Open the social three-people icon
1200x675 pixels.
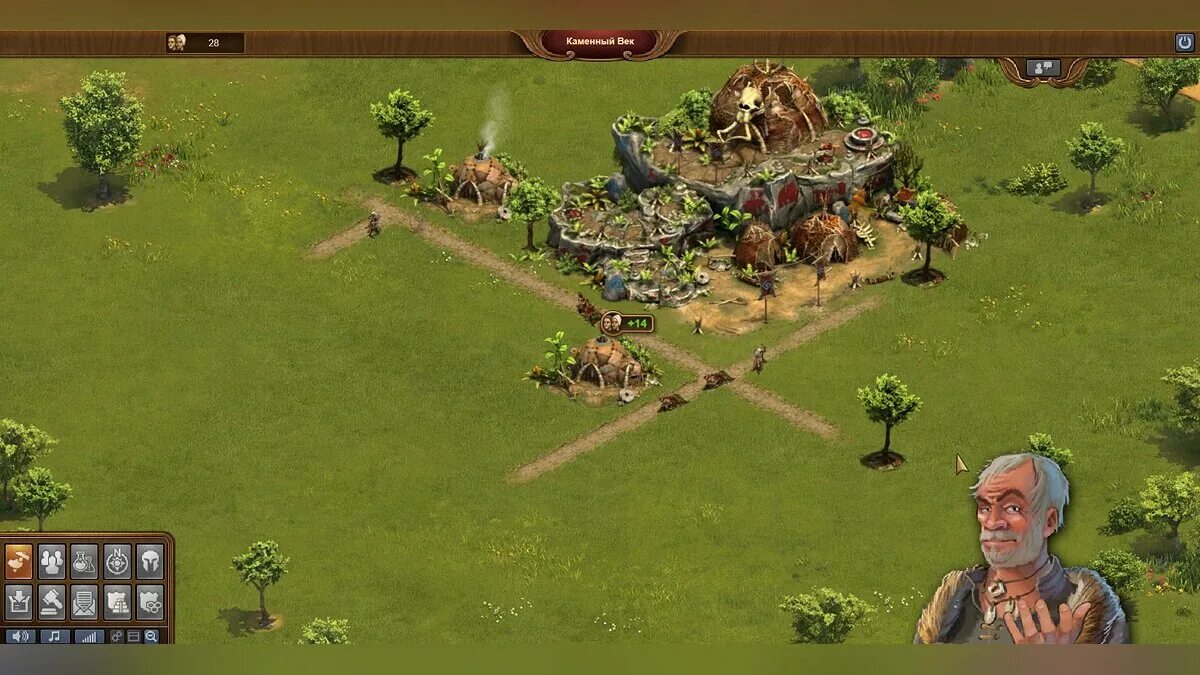[x=52, y=562]
